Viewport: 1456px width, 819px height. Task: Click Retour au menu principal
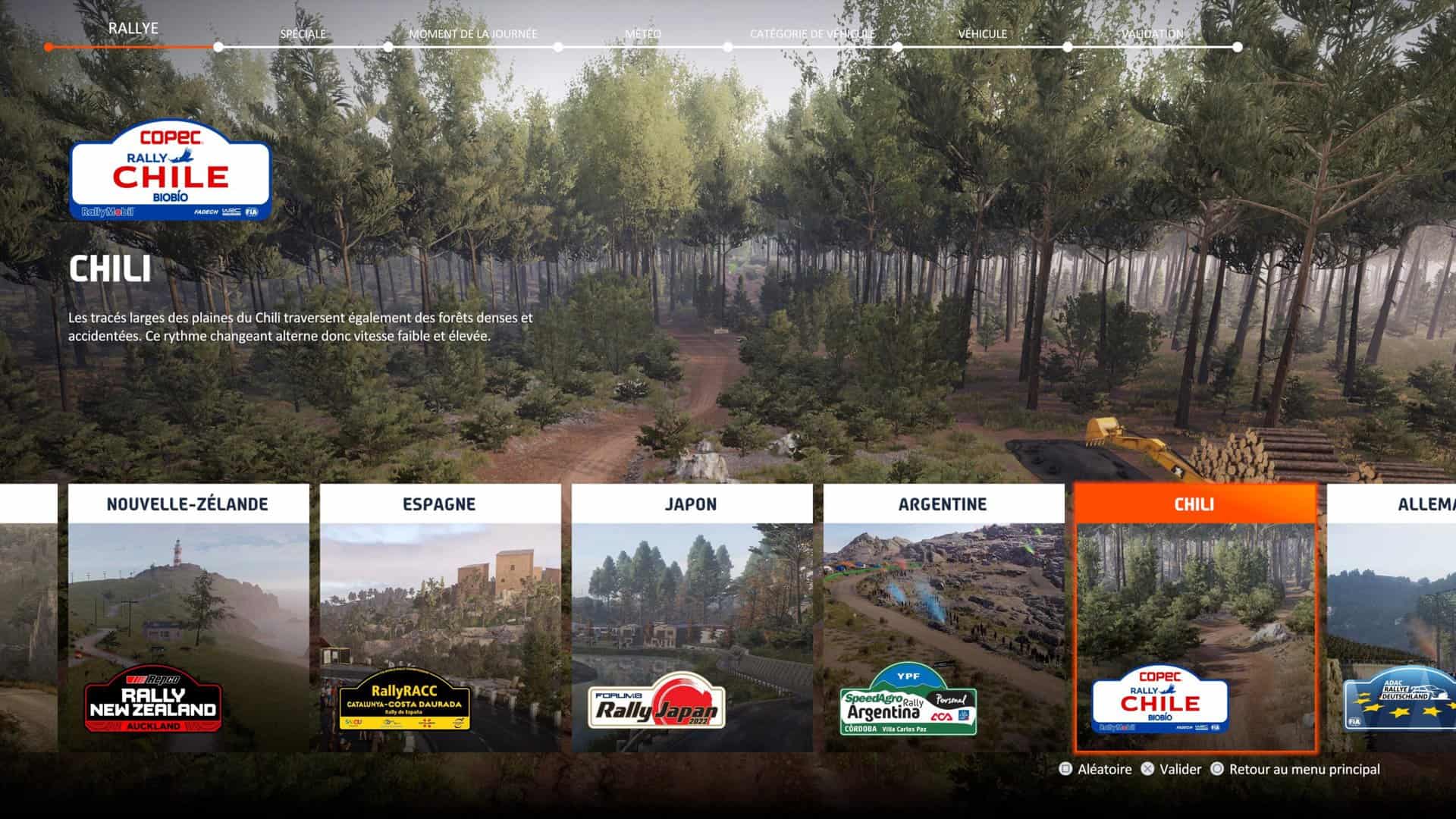[1295, 769]
